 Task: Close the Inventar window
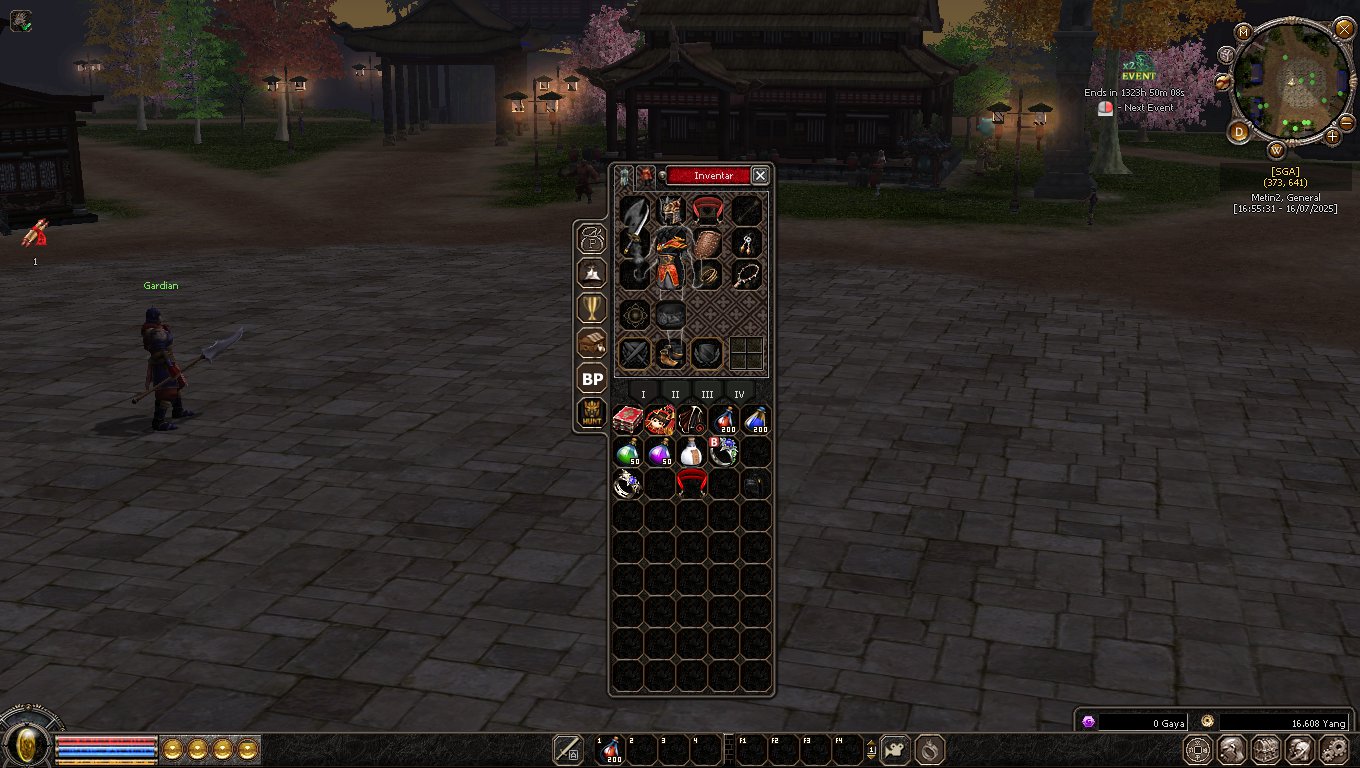(760, 176)
